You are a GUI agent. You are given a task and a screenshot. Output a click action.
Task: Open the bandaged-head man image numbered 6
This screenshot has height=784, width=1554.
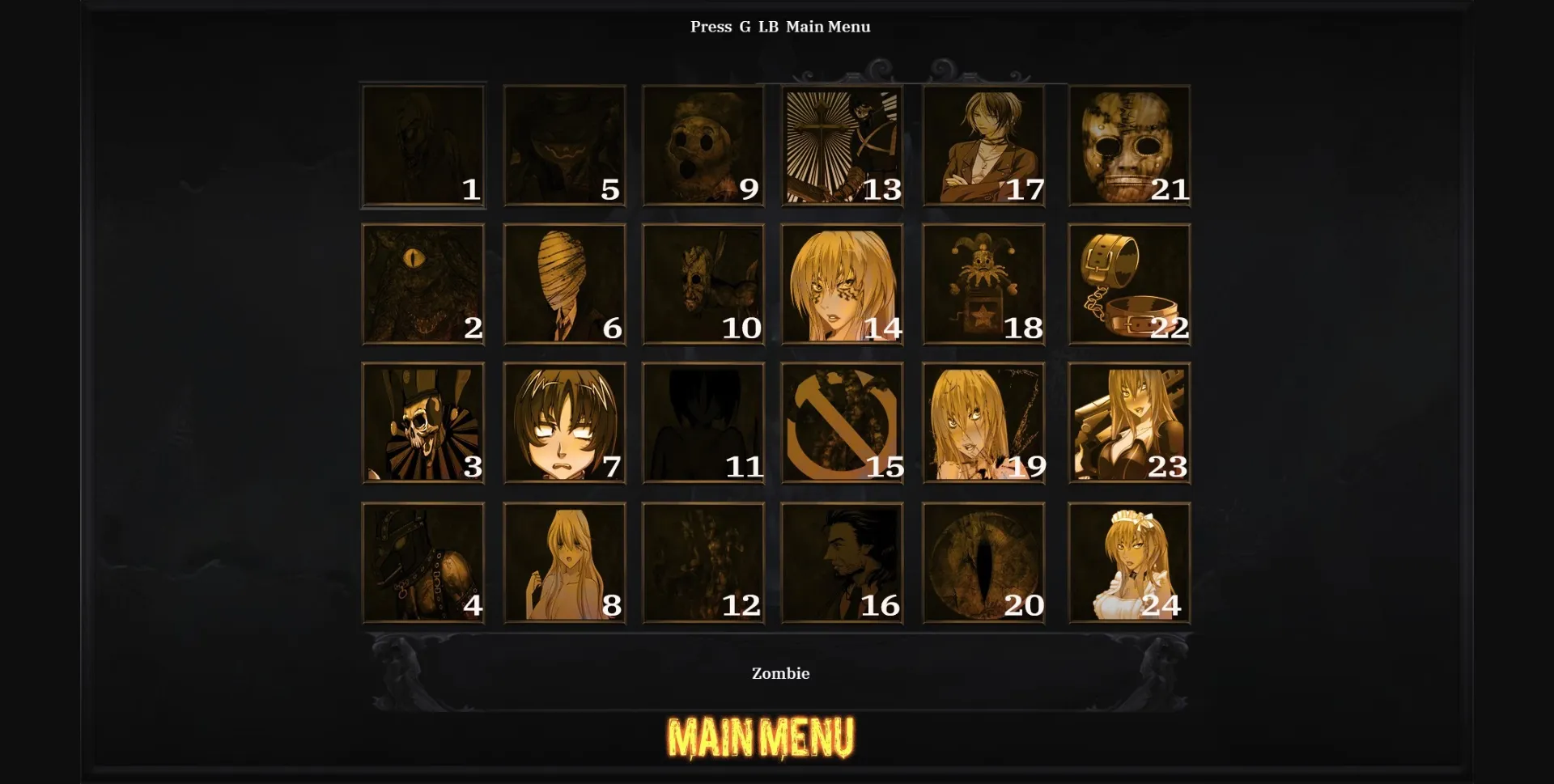click(563, 285)
